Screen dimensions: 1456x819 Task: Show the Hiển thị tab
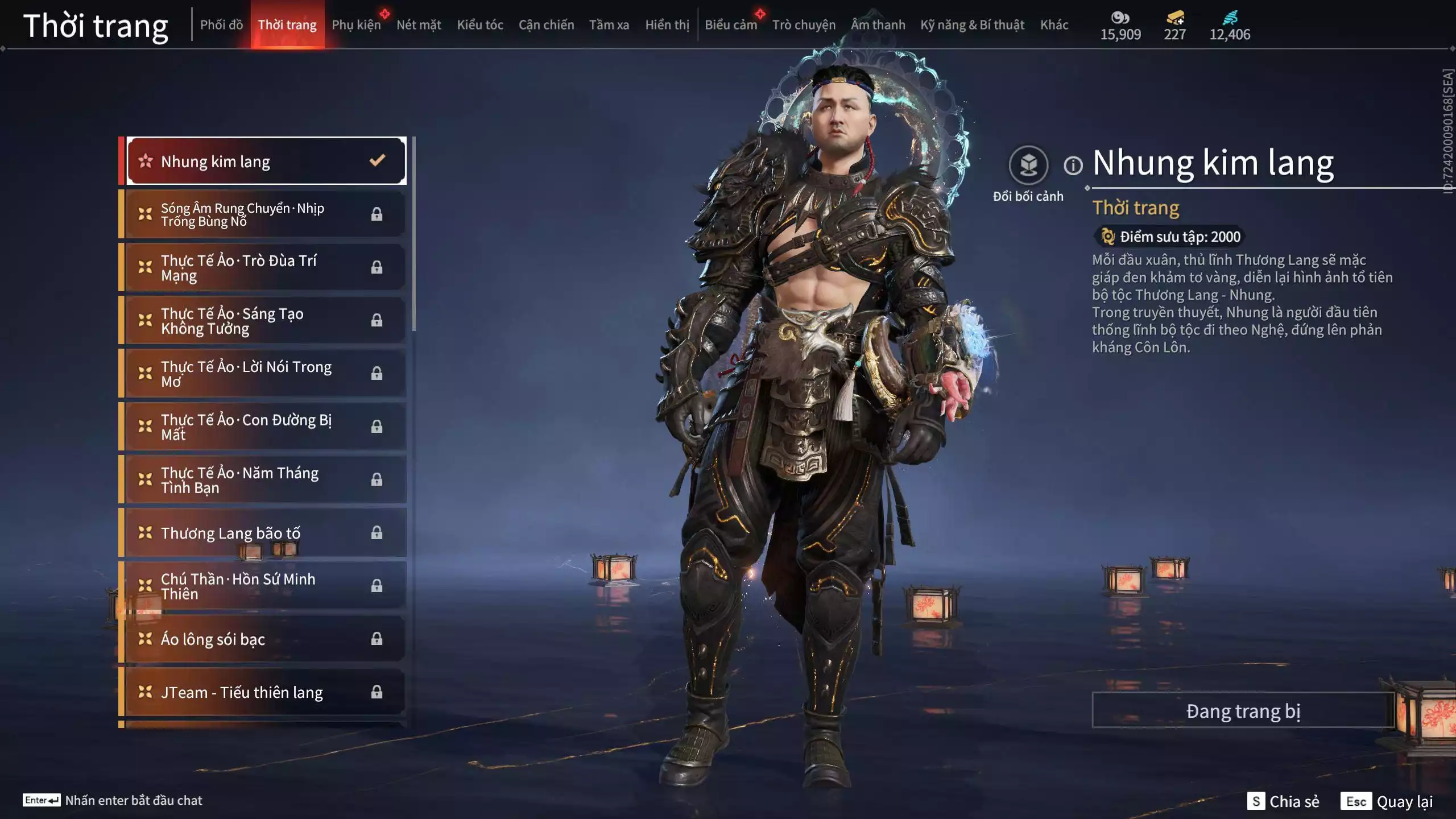(667, 24)
